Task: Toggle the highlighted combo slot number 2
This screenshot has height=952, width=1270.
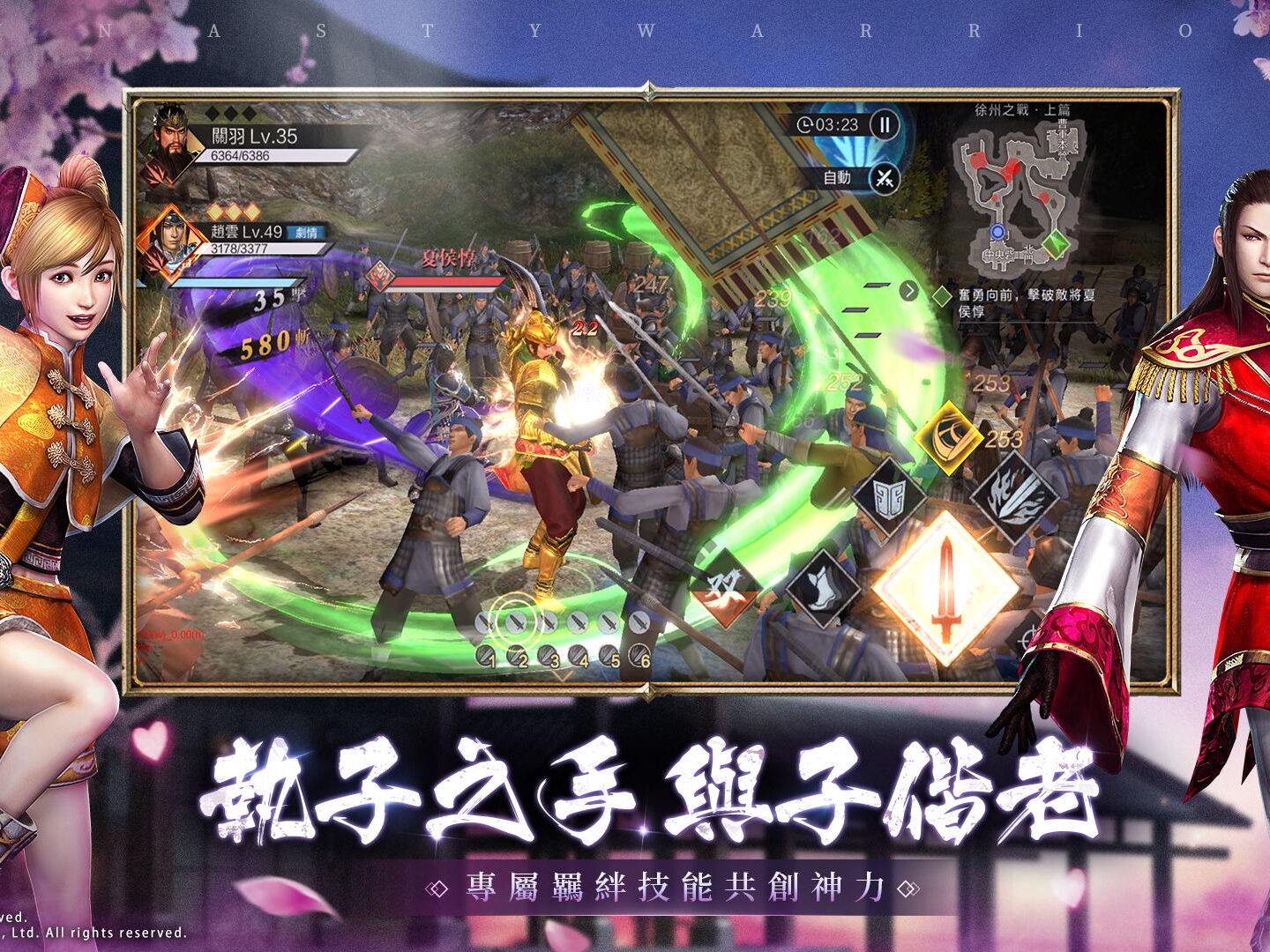Action: [x=514, y=622]
